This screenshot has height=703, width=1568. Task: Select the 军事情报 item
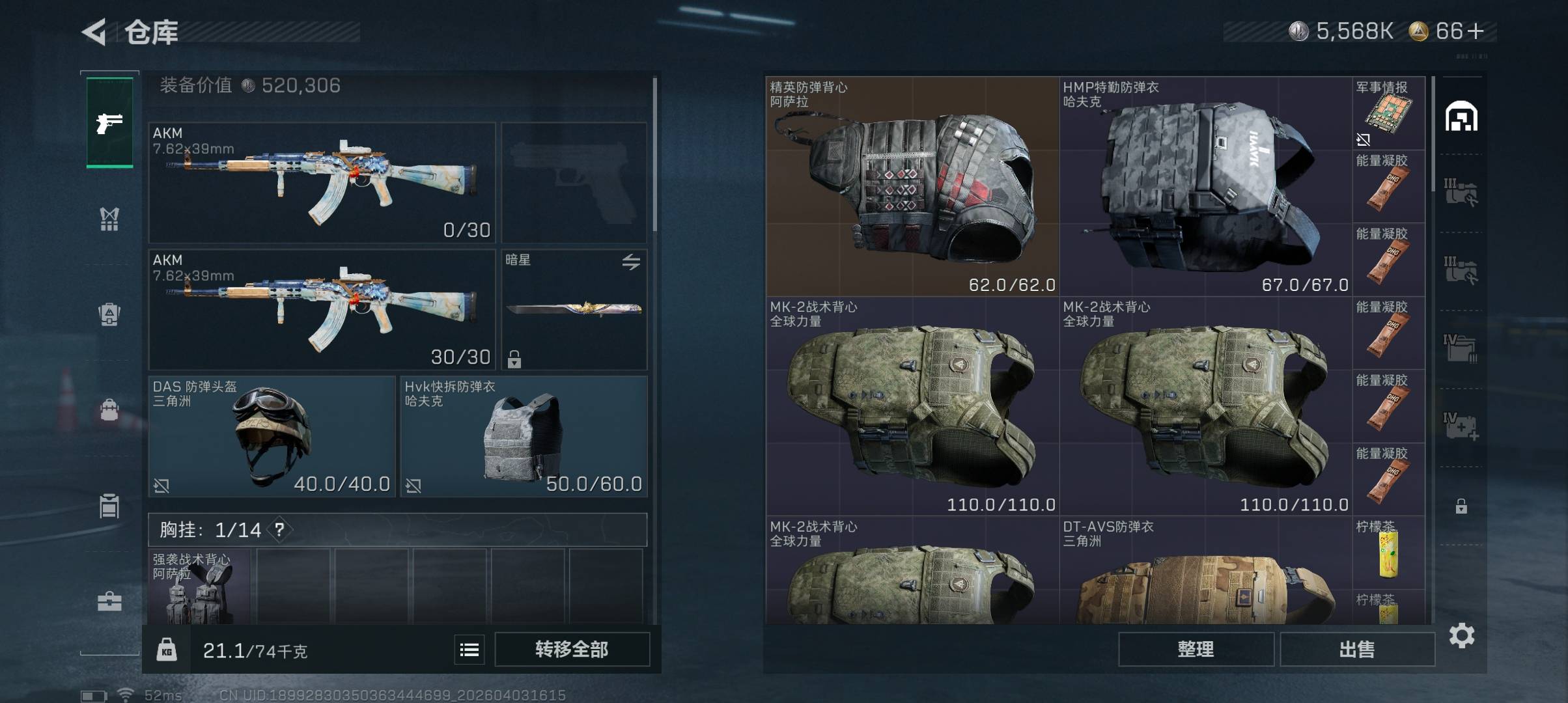[1388, 113]
